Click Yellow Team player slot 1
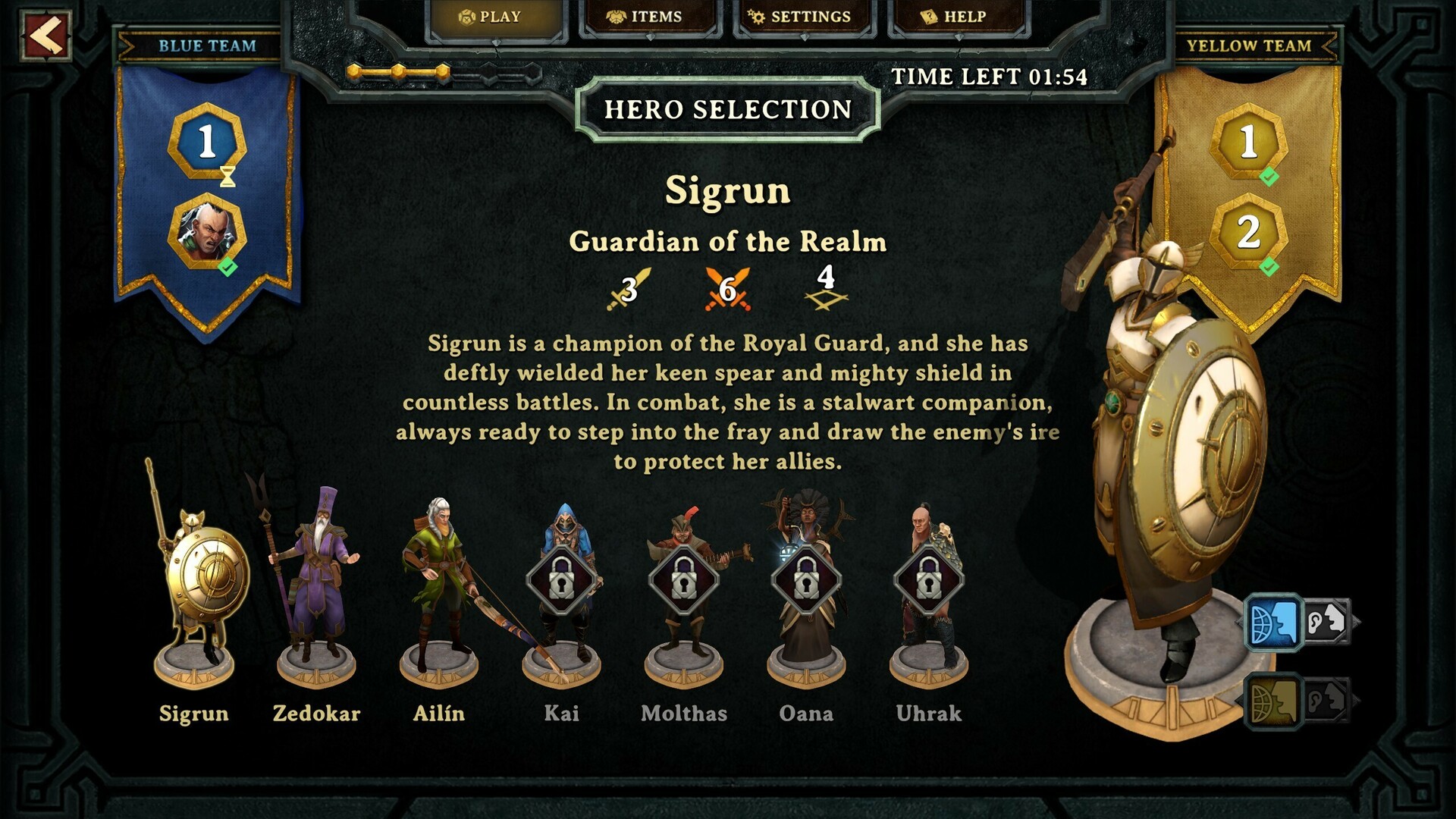 click(x=1248, y=142)
